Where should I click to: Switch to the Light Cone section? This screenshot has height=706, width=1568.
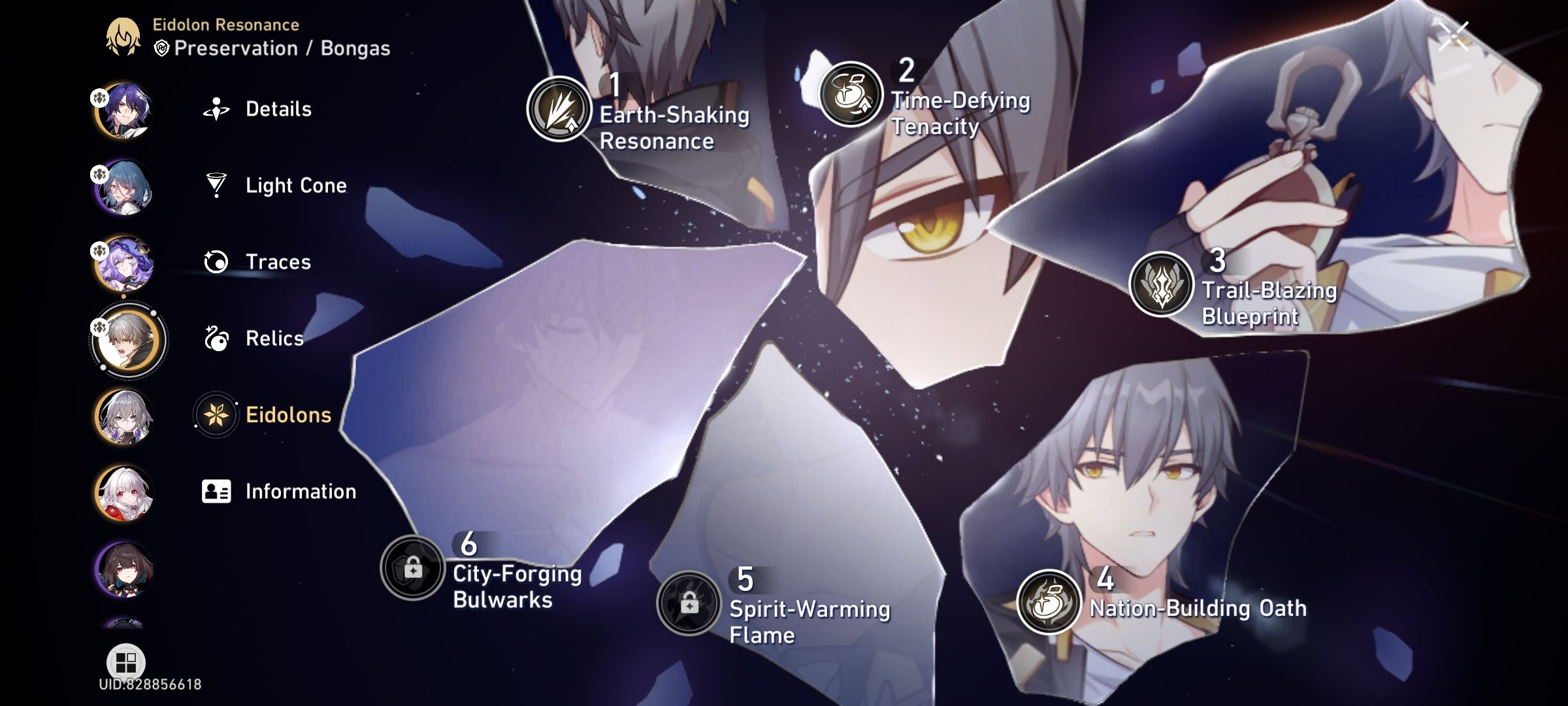click(x=295, y=186)
